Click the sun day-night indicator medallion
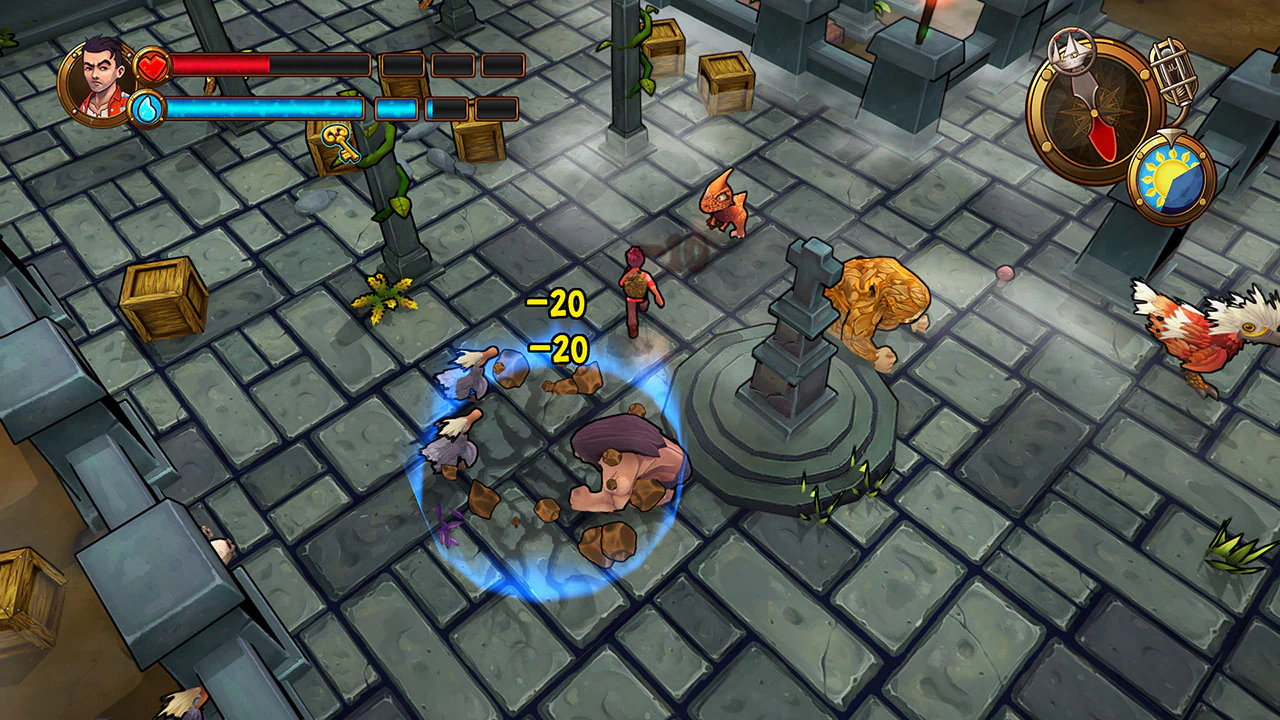The width and height of the screenshot is (1280, 720). tap(1170, 172)
